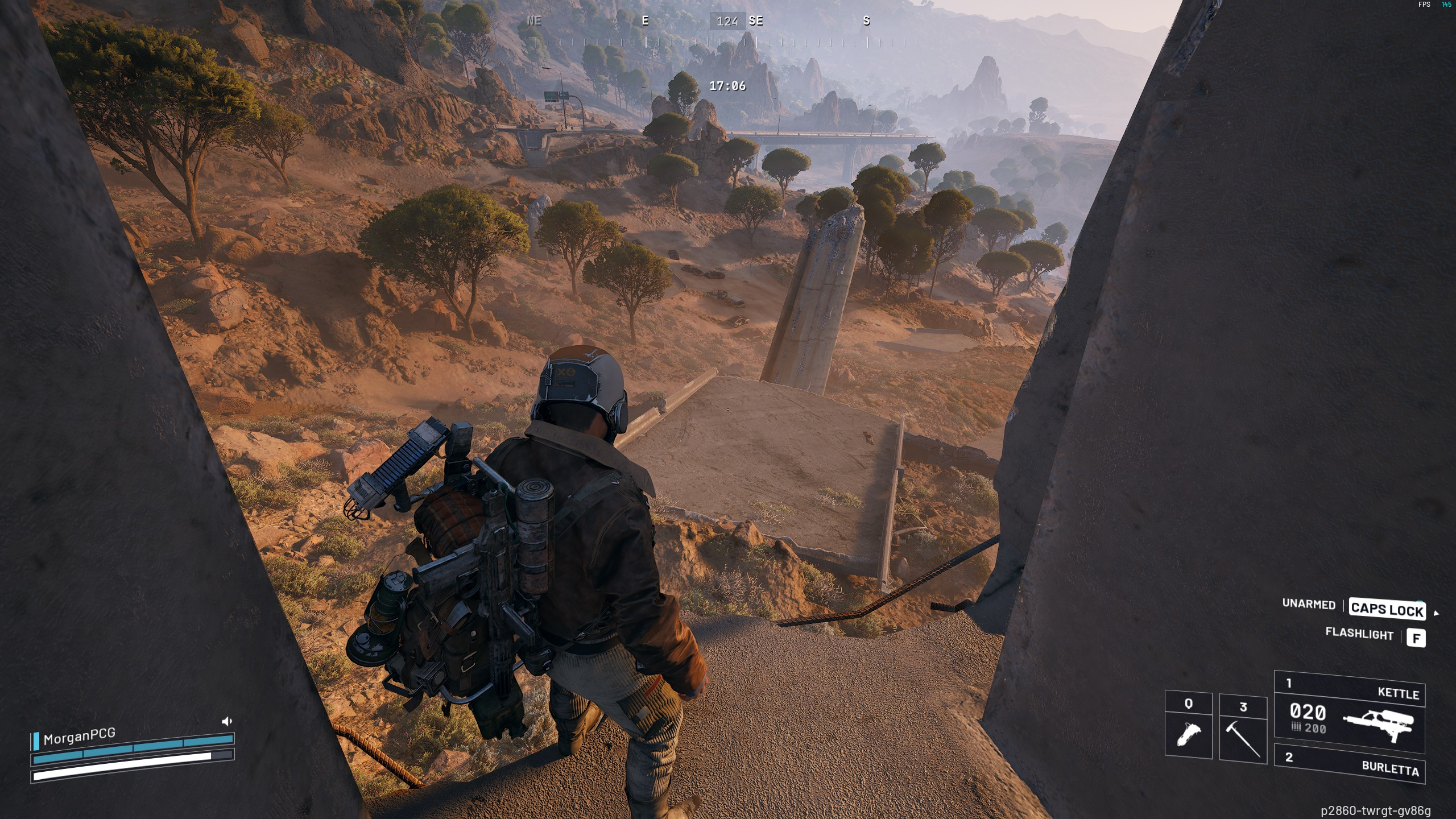Screen dimensions: 1456x819
Task: Select the Kettle weapon slot
Action: tap(1349, 713)
